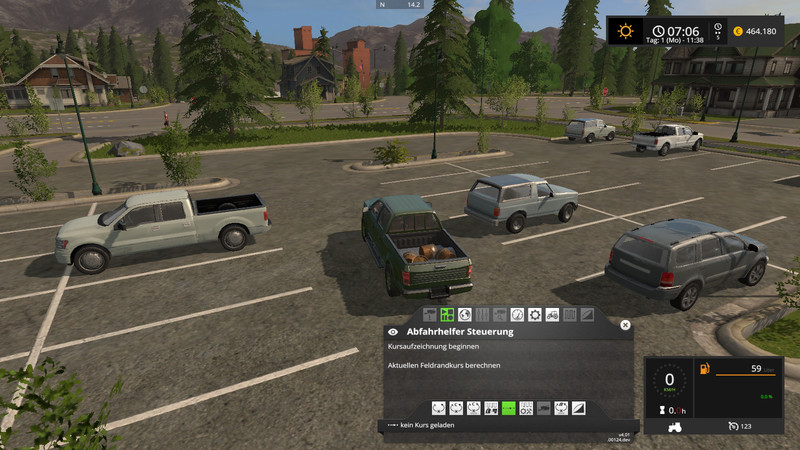Select the green highlighted mode icon in bottom row
Image resolution: width=800 pixels, height=450 pixels.
(509, 408)
